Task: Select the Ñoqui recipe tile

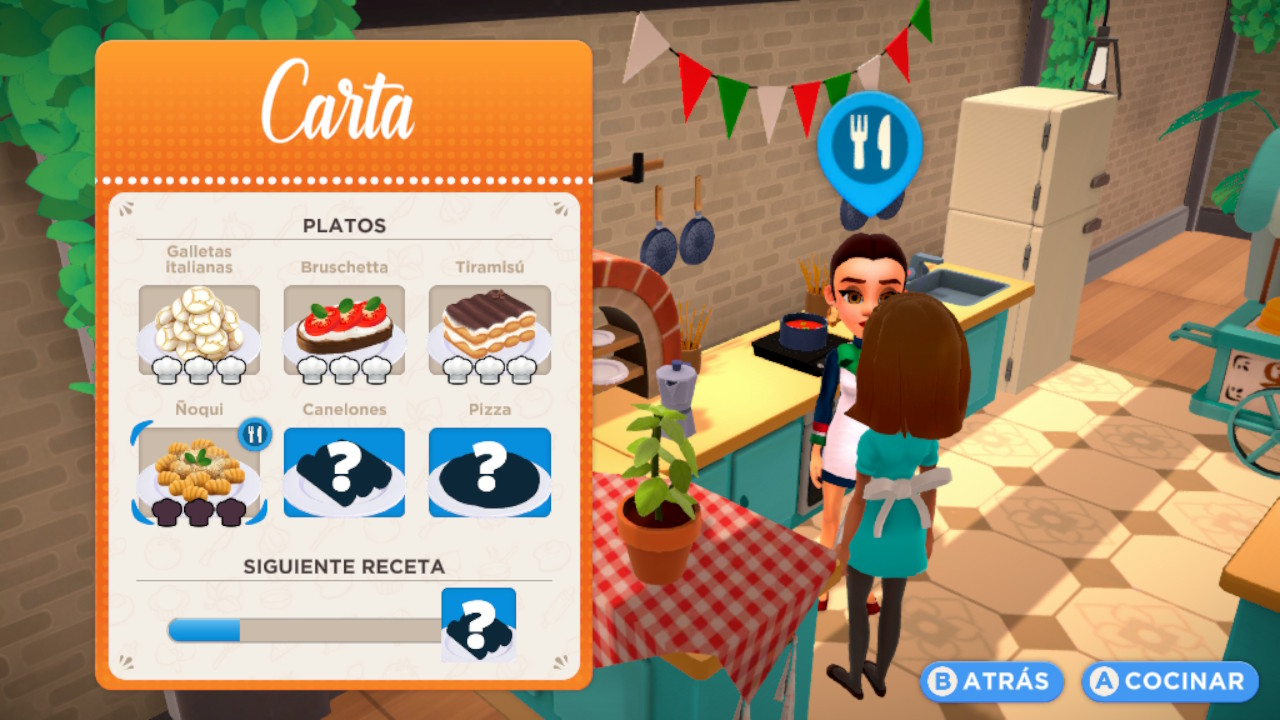Action: pyautogui.click(x=199, y=472)
